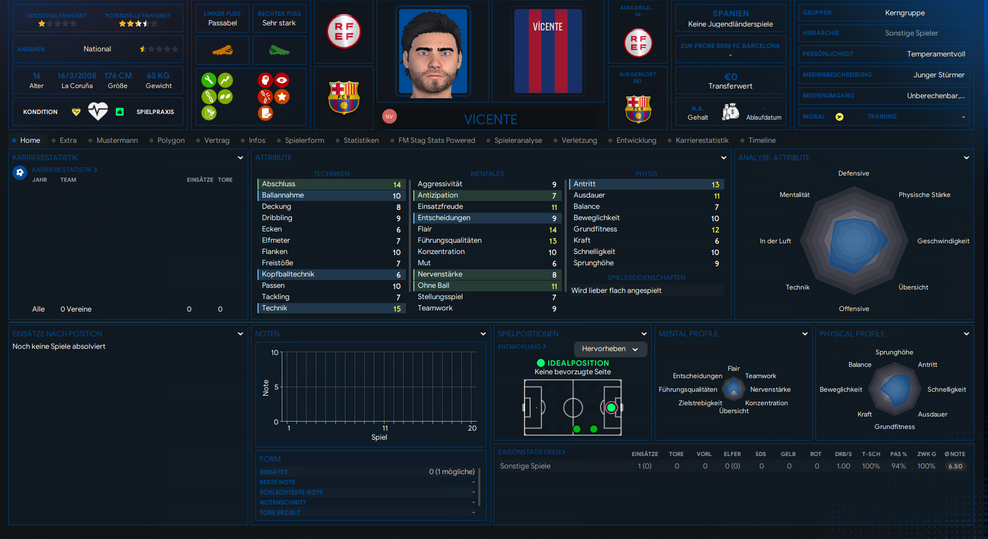Image resolution: width=988 pixels, height=539 pixels.
Task: Open the Saisonstatistiken link
Action: tap(531, 452)
